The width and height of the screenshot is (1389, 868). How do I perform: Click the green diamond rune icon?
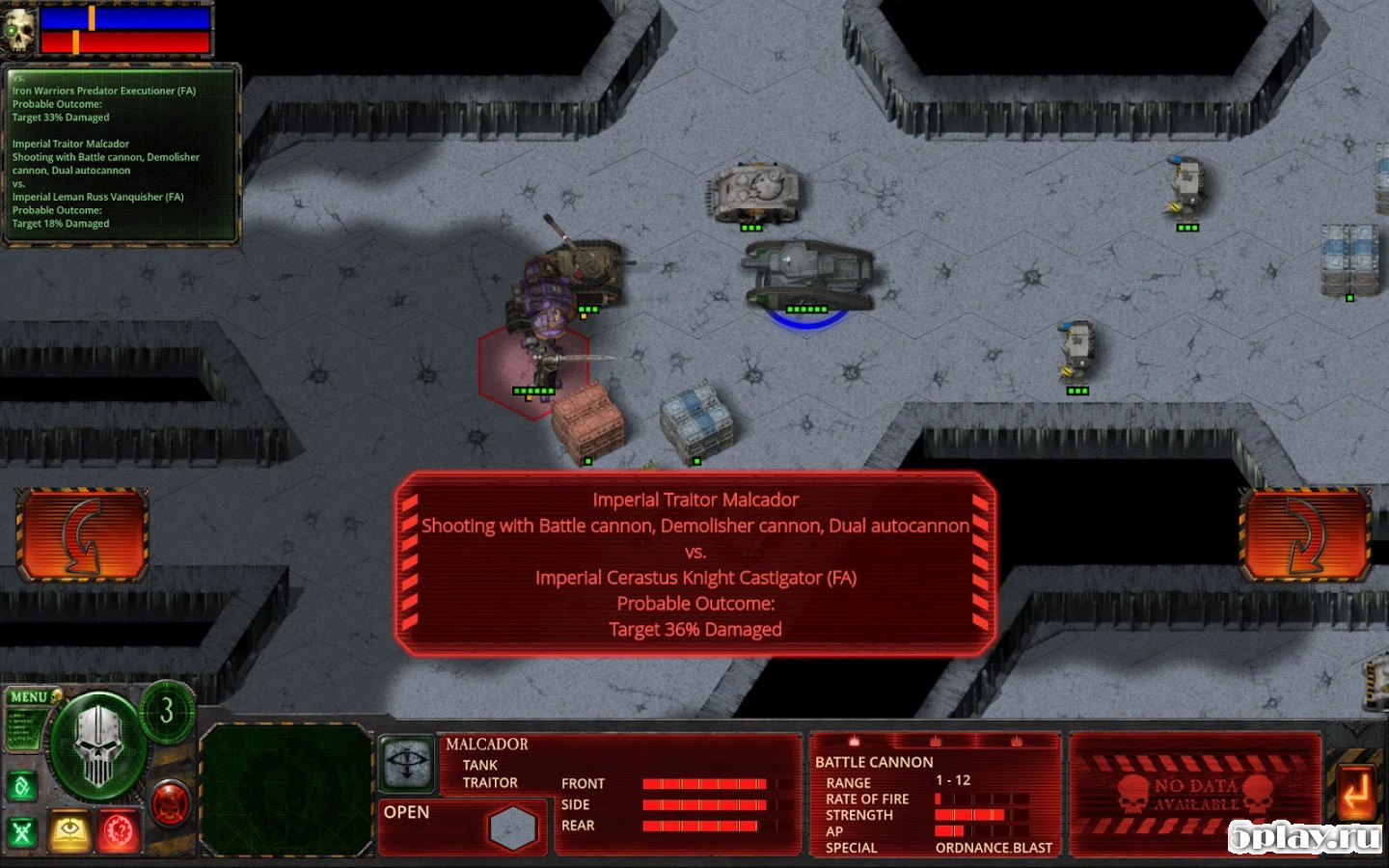[x=22, y=787]
